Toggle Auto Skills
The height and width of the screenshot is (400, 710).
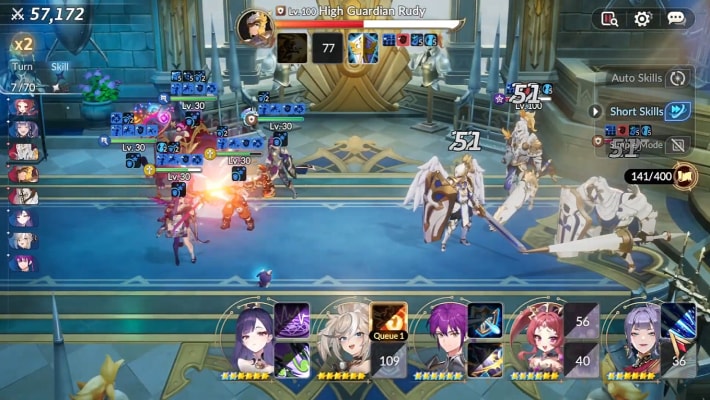click(x=679, y=78)
